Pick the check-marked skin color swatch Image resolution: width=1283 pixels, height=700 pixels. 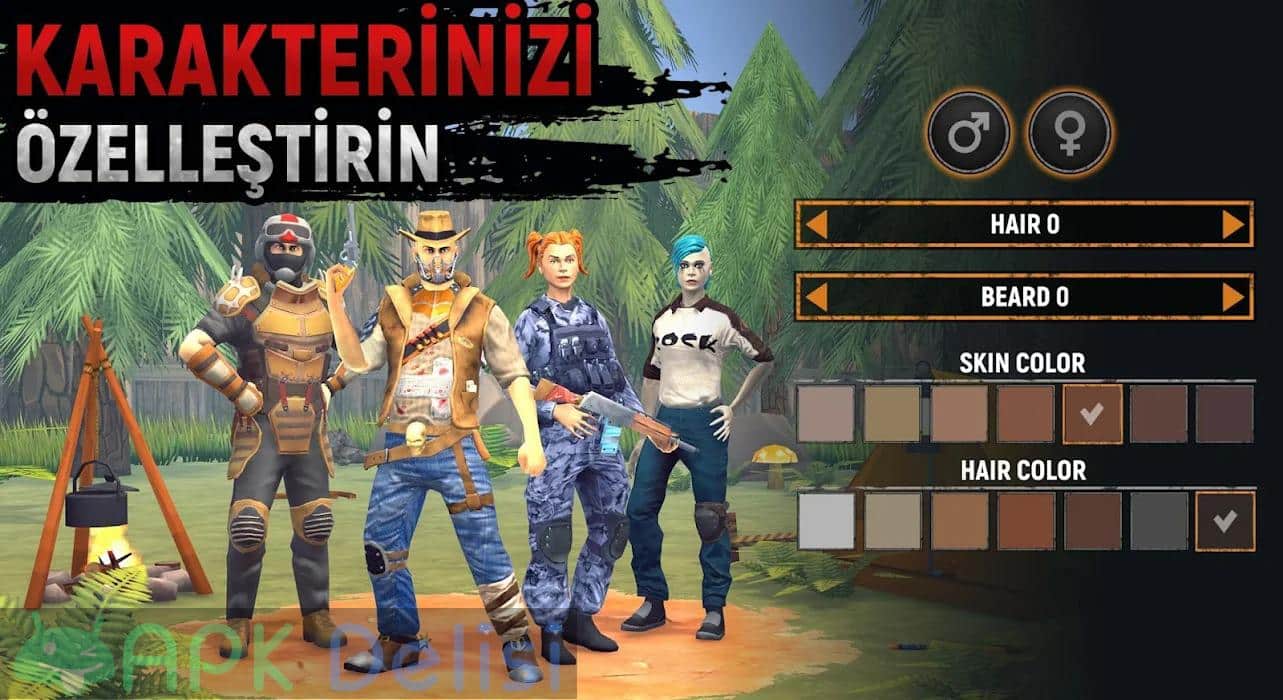click(1092, 414)
